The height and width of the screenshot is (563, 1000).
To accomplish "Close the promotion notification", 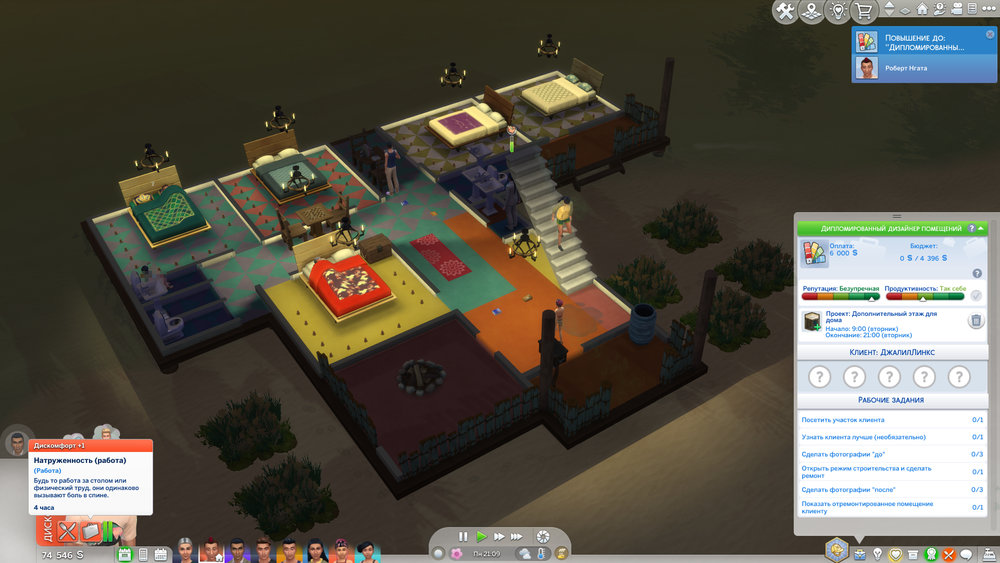I will (989, 33).
